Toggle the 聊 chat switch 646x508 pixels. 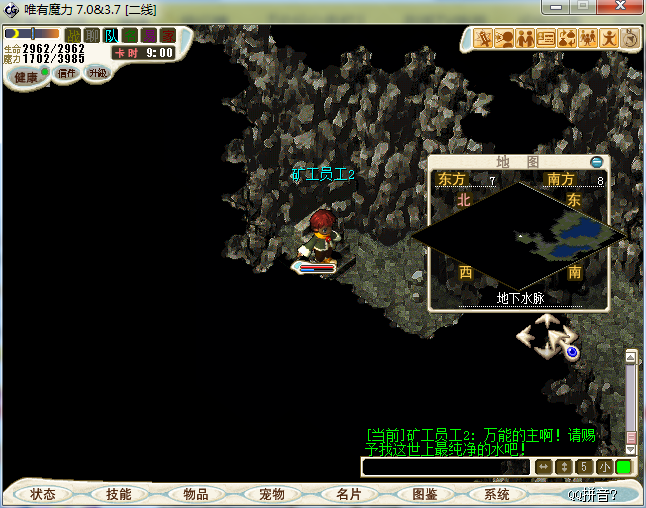(x=92, y=36)
